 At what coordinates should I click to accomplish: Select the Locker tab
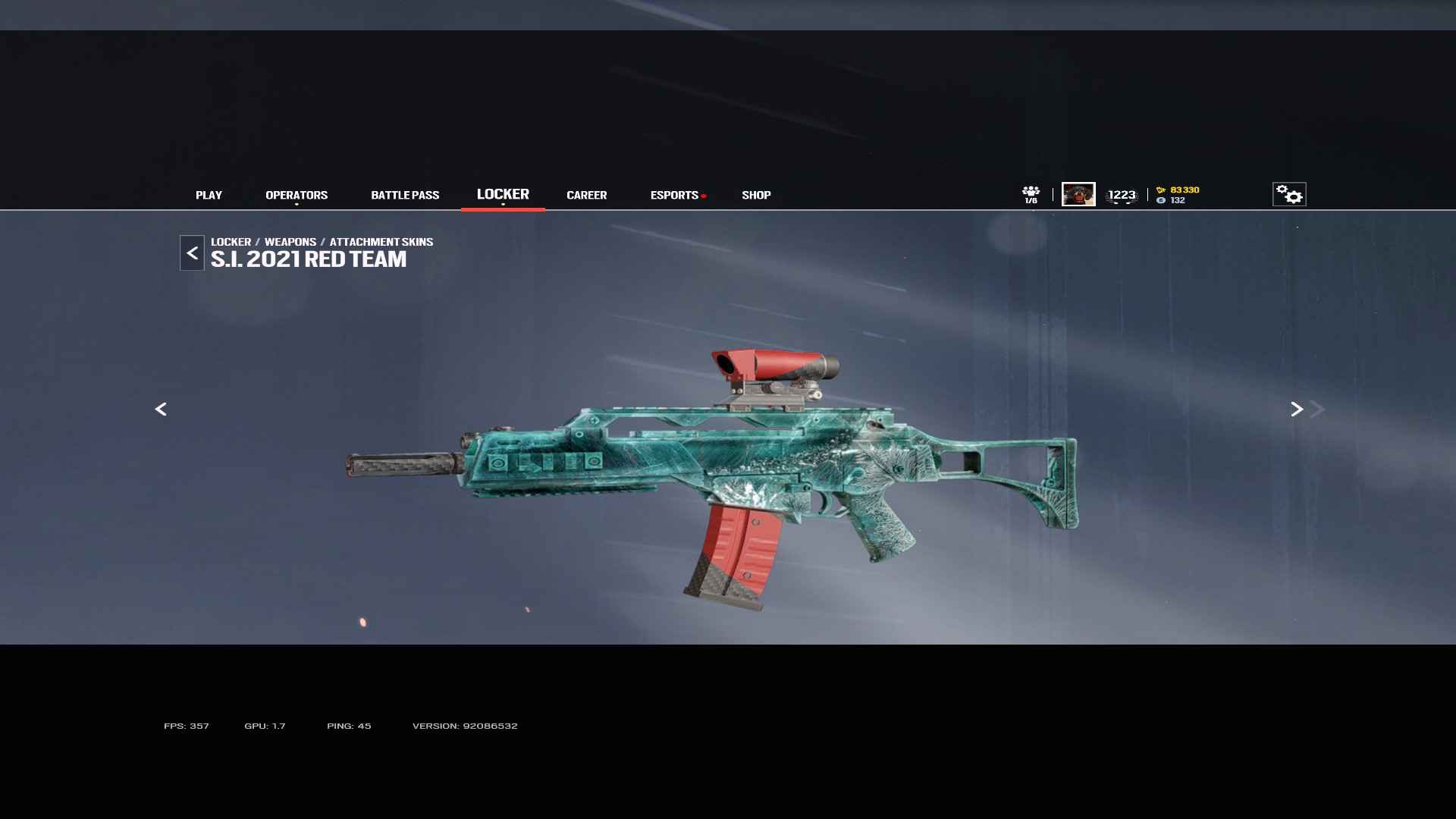(x=503, y=194)
